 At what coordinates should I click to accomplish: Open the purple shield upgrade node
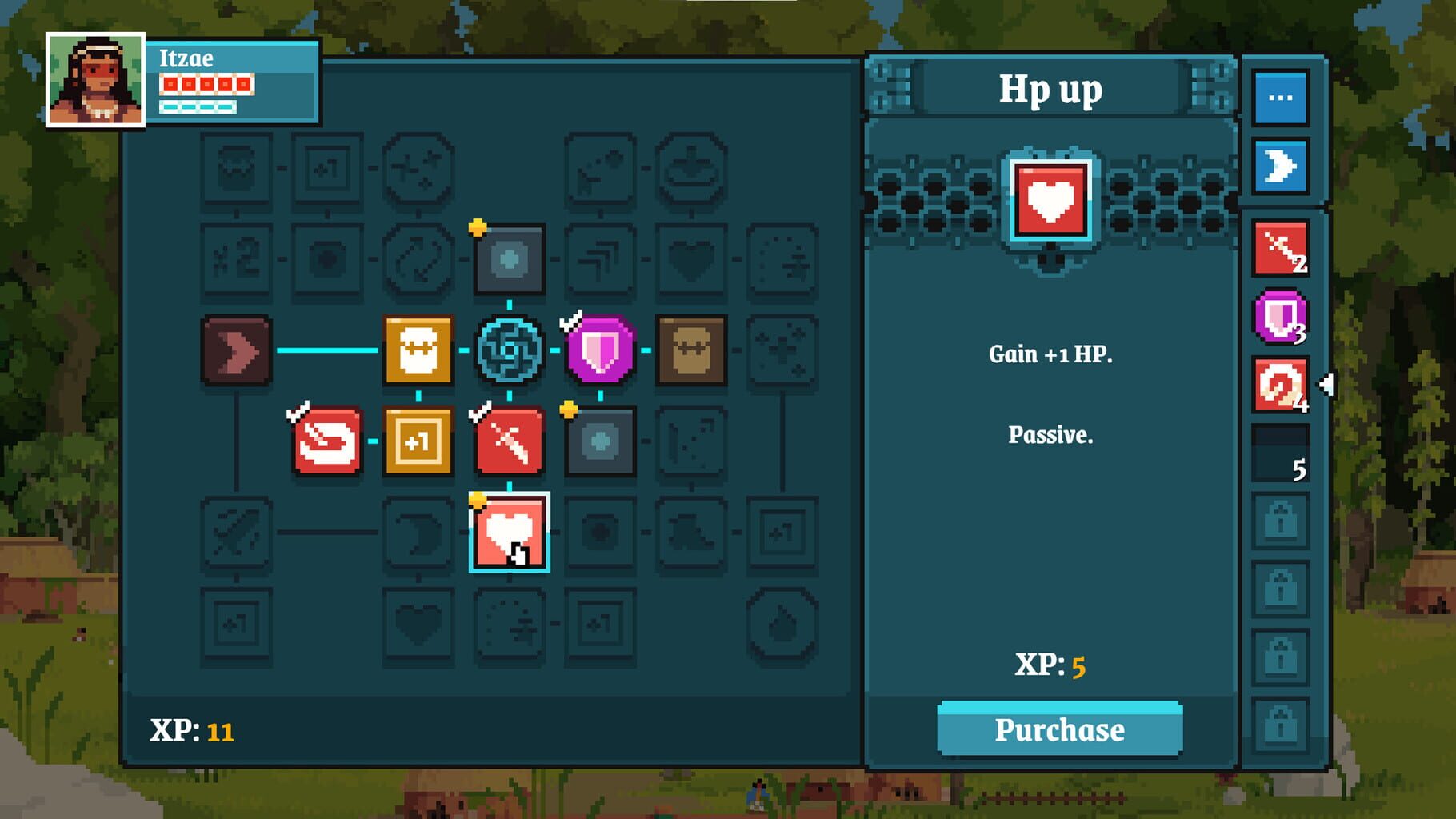(x=600, y=350)
